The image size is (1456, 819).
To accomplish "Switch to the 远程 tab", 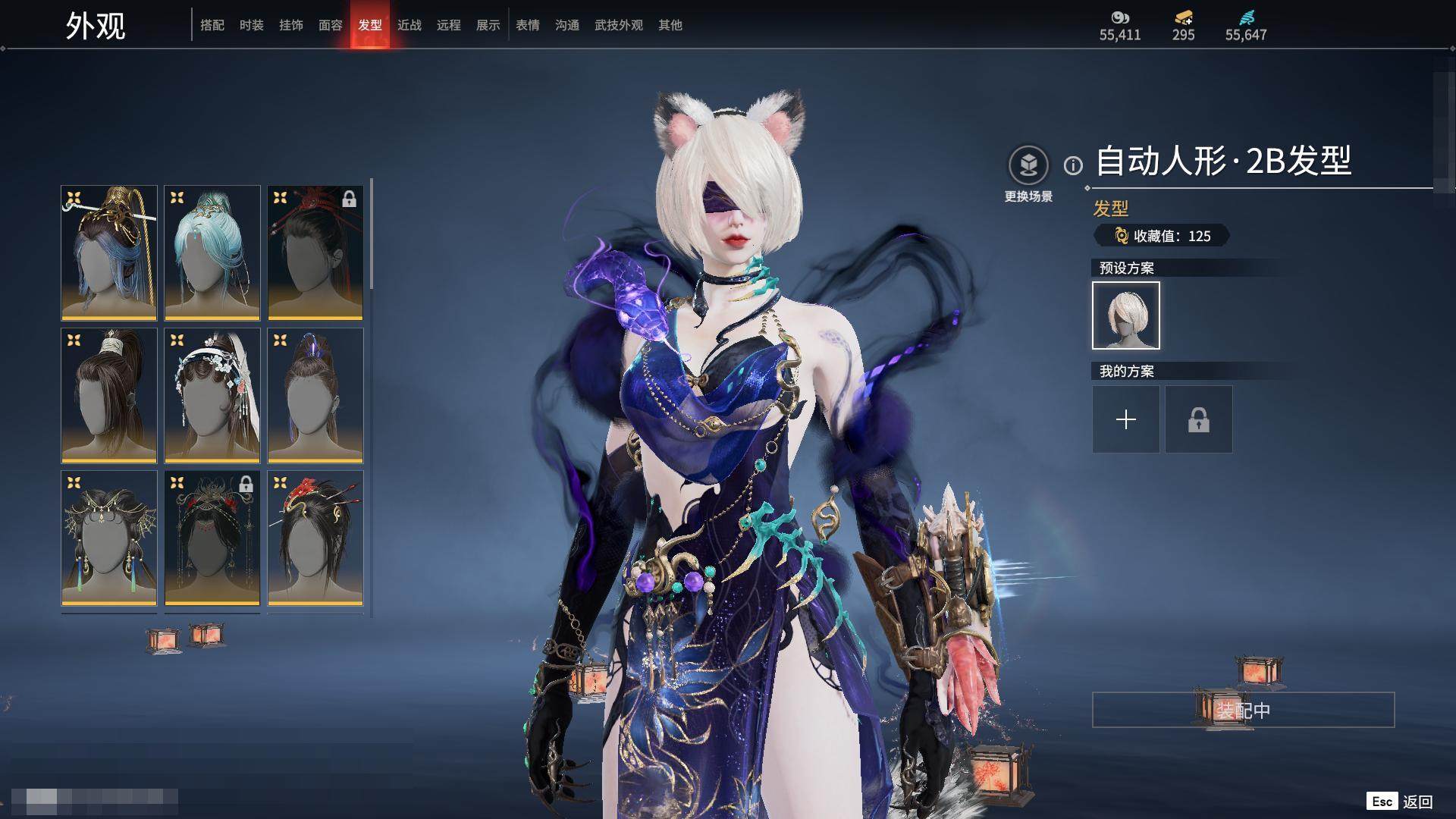I will (x=449, y=25).
